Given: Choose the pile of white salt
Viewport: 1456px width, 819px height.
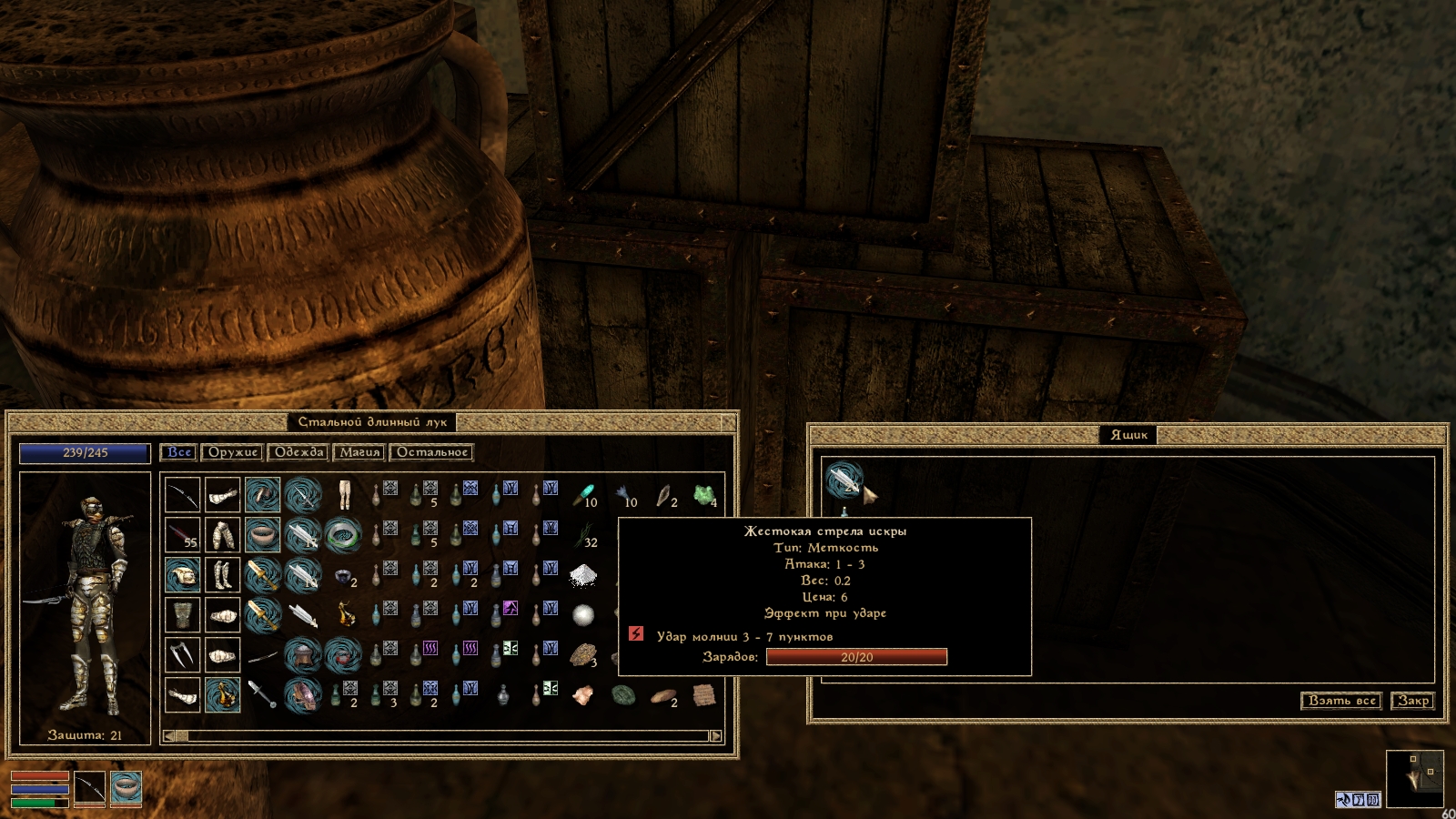Looking at the screenshot, I should point(583,575).
